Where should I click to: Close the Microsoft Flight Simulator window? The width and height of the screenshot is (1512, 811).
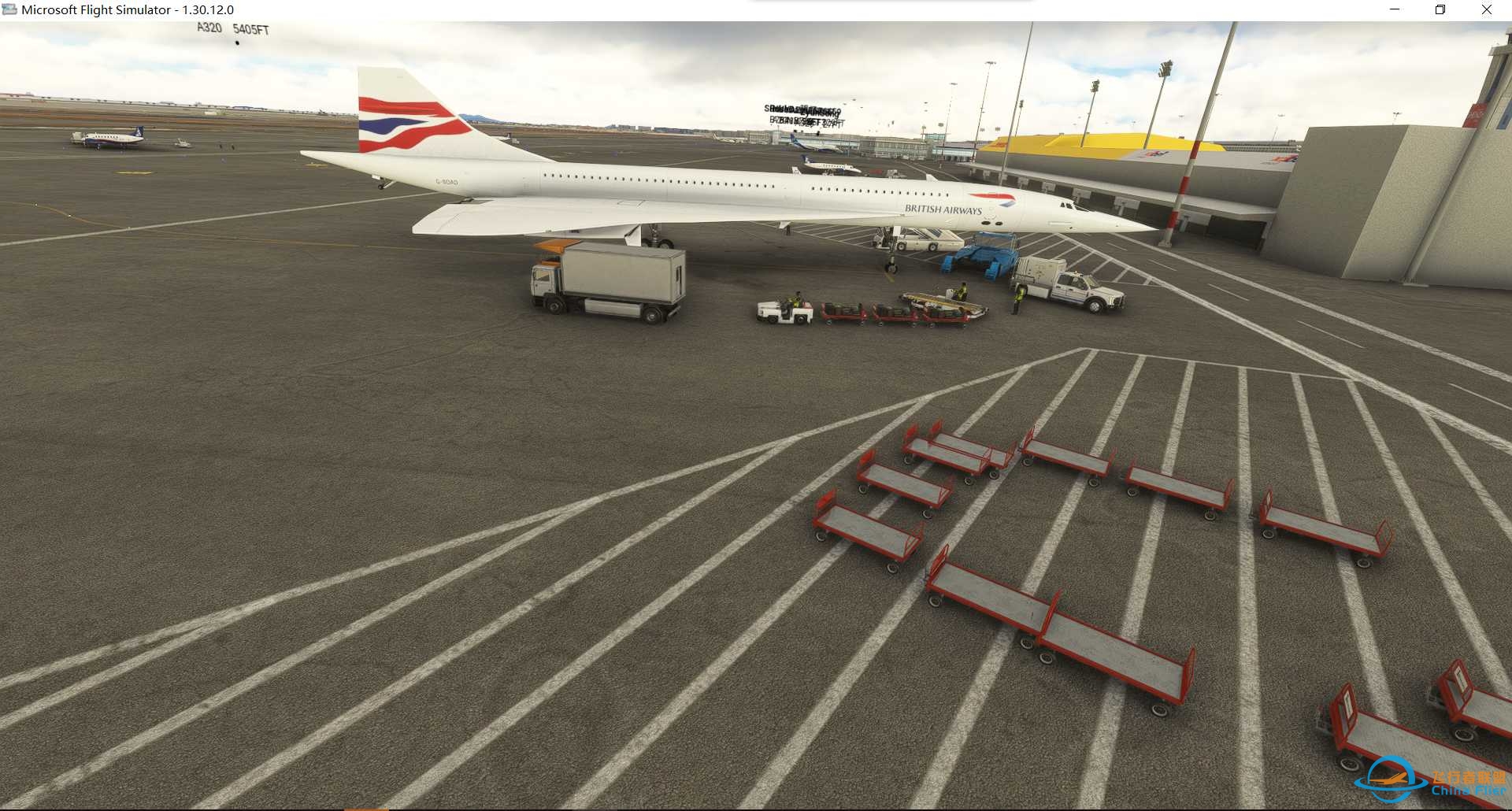[x=1486, y=9]
